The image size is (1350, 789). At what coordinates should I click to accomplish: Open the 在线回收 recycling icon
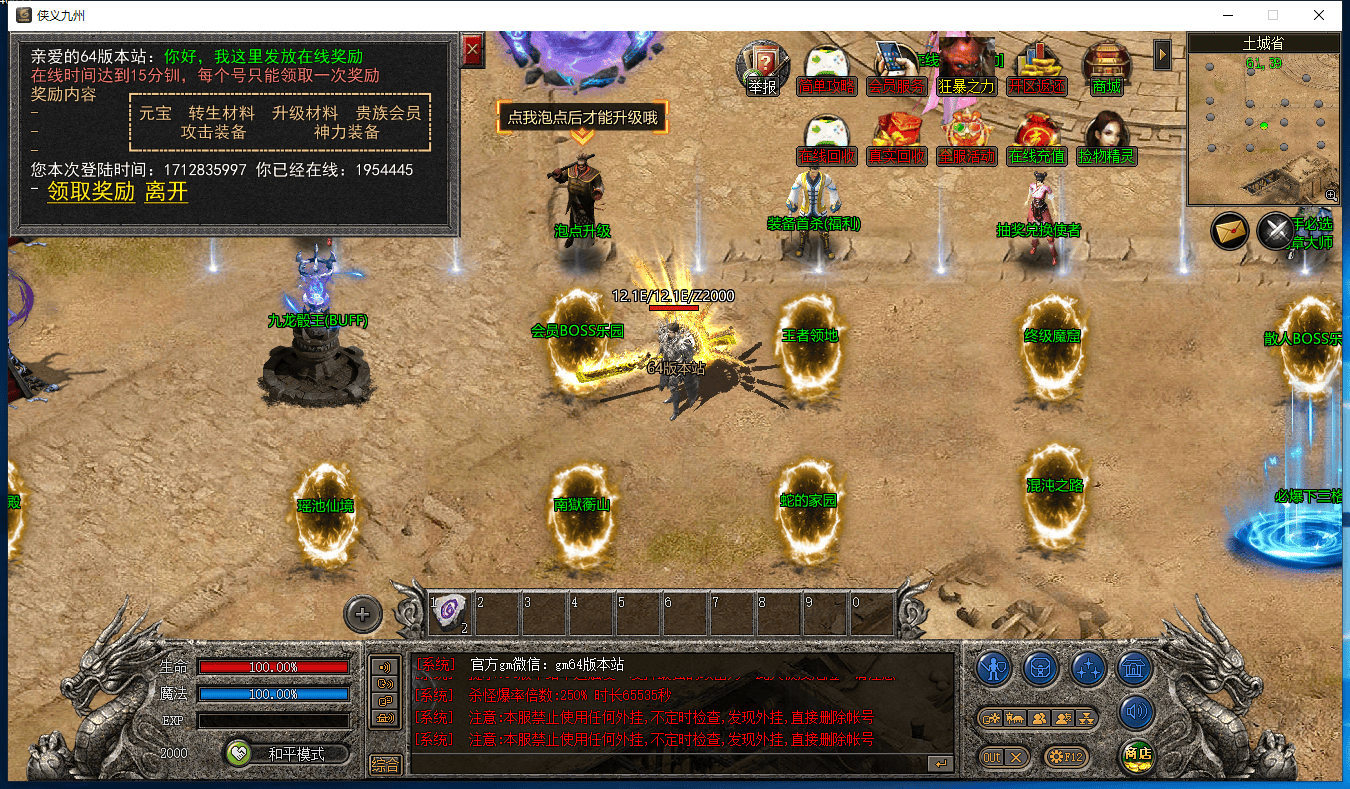pyautogui.click(x=827, y=138)
